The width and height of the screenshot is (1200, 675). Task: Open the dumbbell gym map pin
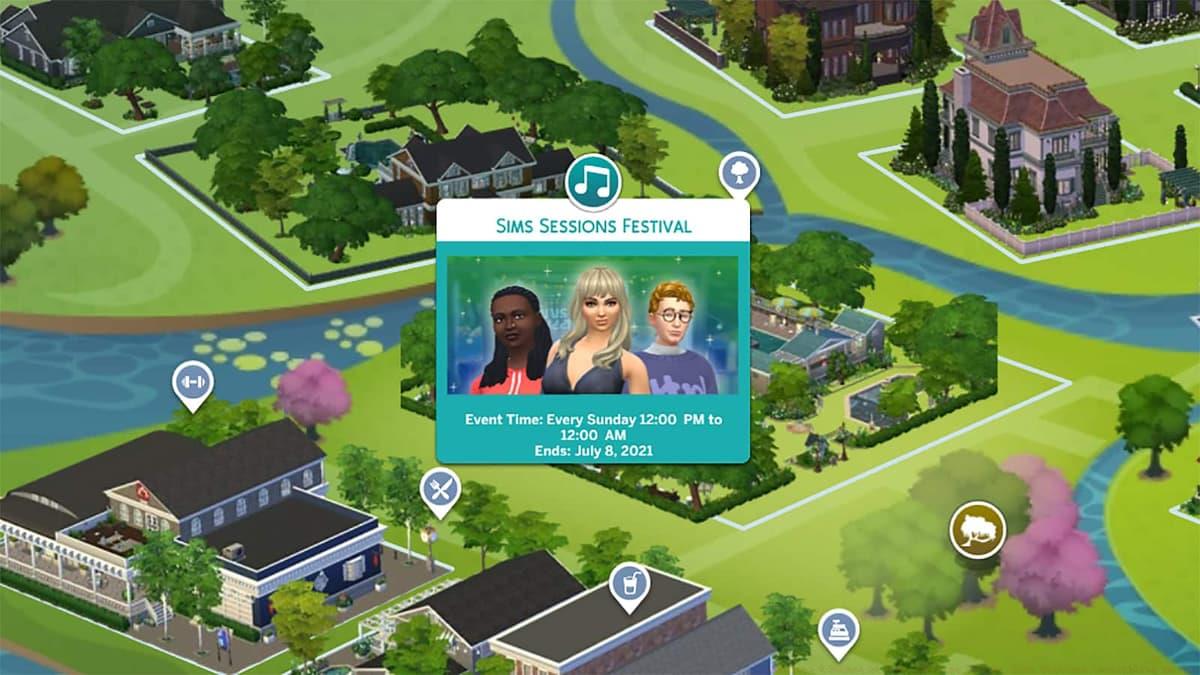(191, 383)
